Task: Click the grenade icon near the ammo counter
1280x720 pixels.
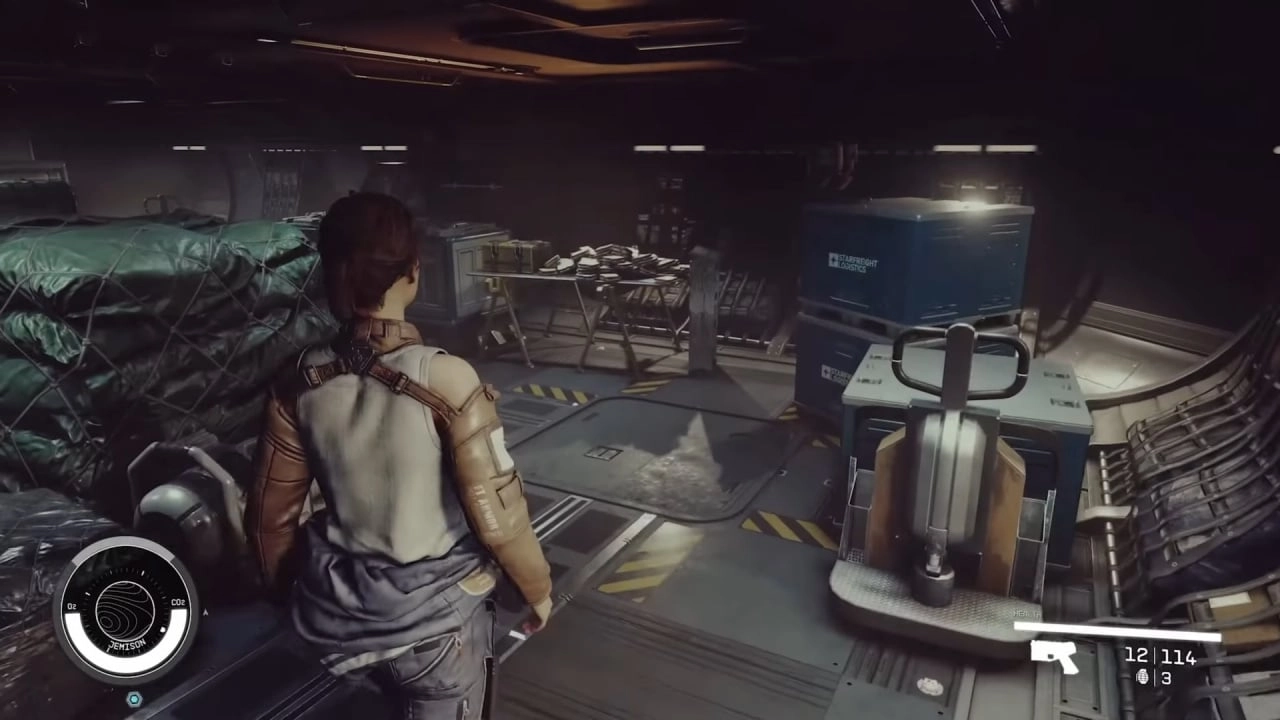Action: 1143,678
